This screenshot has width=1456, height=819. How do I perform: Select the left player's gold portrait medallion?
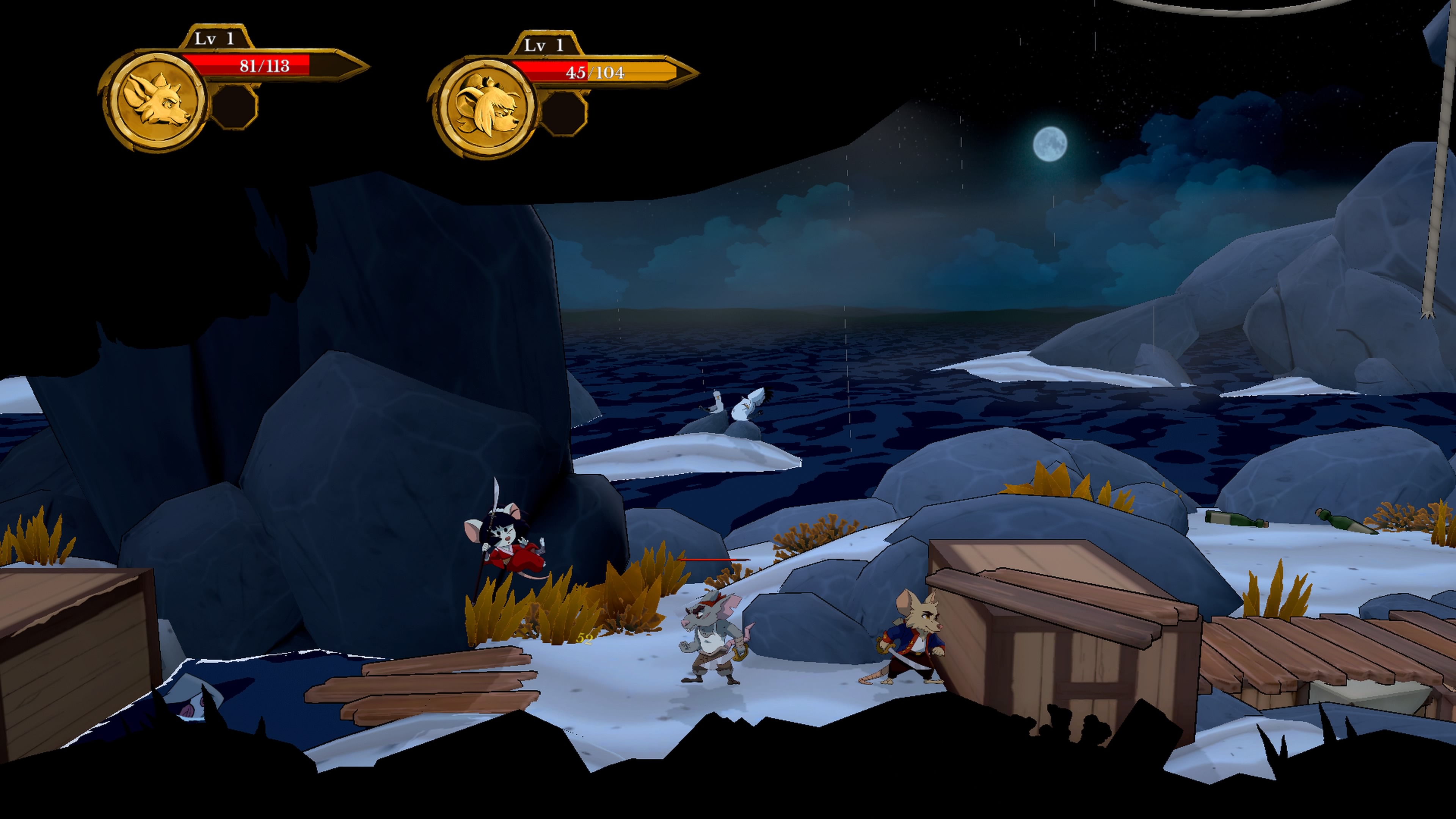coord(155,101)
